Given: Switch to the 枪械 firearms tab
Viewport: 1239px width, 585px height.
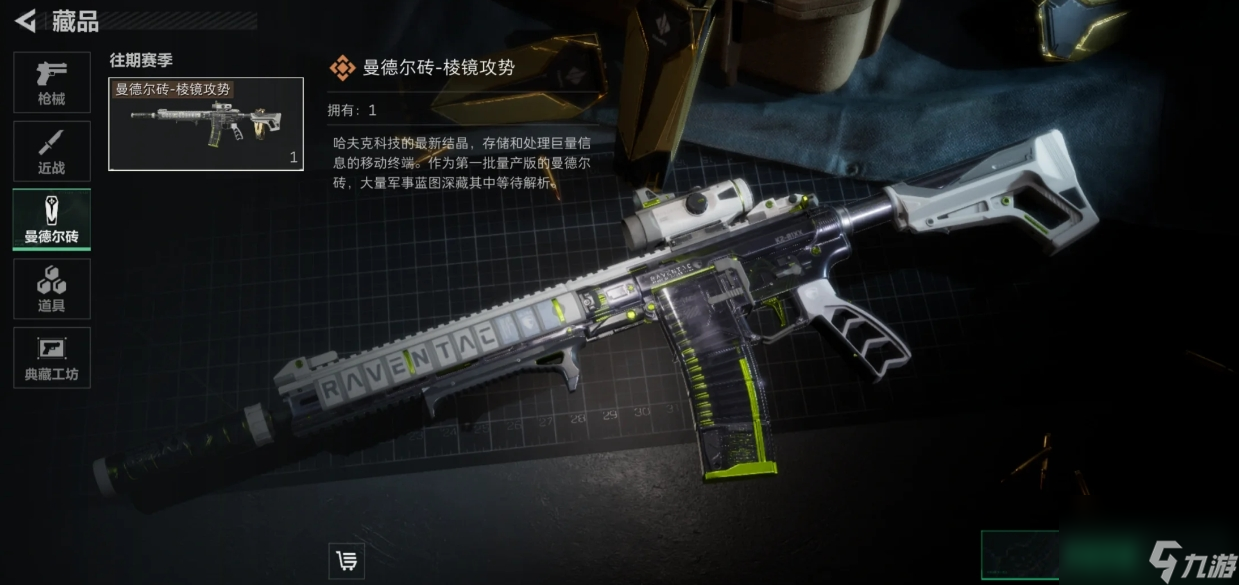Looking at the screenshot, I should tap(51, 82).
